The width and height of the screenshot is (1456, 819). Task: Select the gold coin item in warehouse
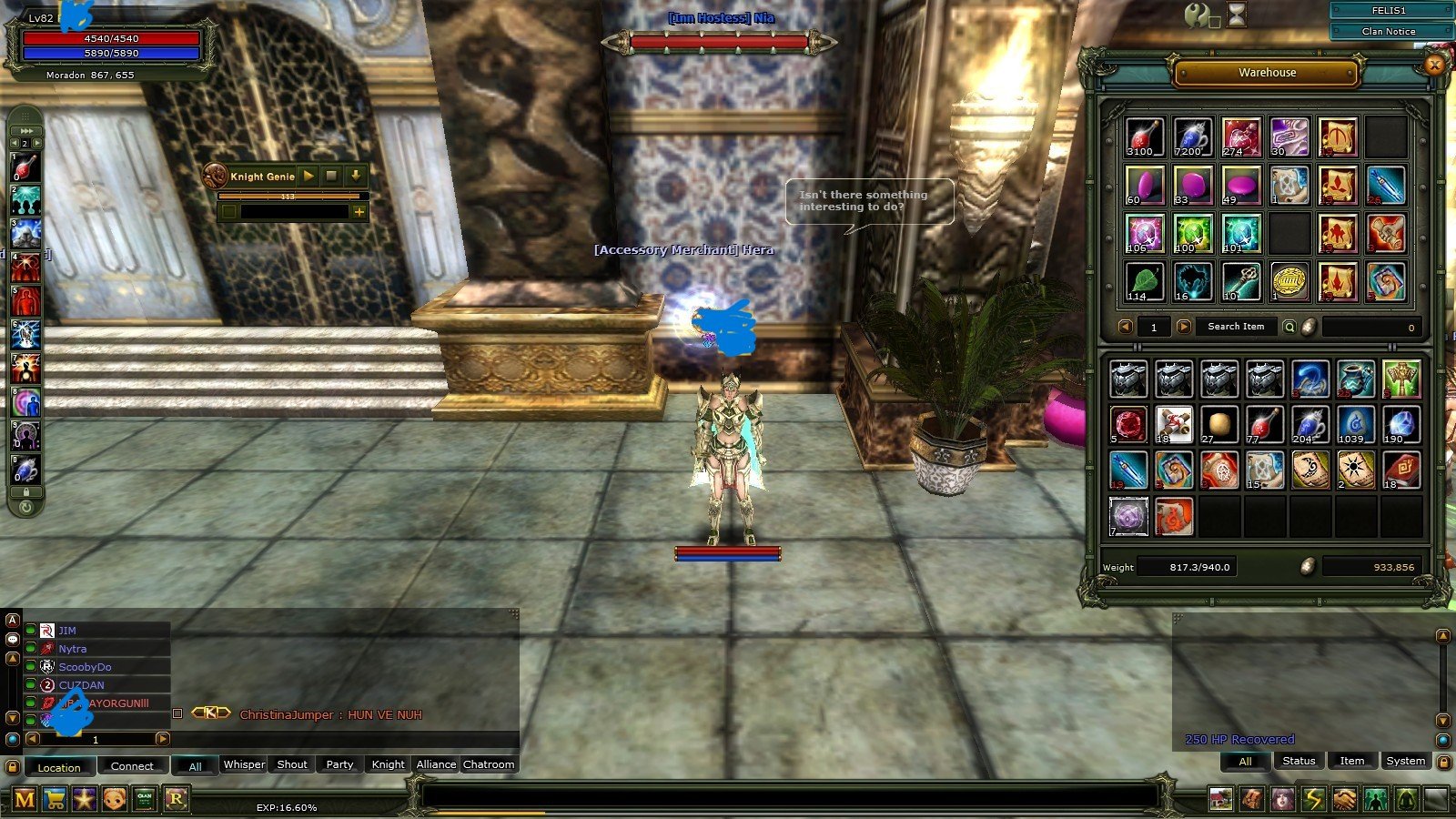pyautogui.click(x=1289, y=282)
